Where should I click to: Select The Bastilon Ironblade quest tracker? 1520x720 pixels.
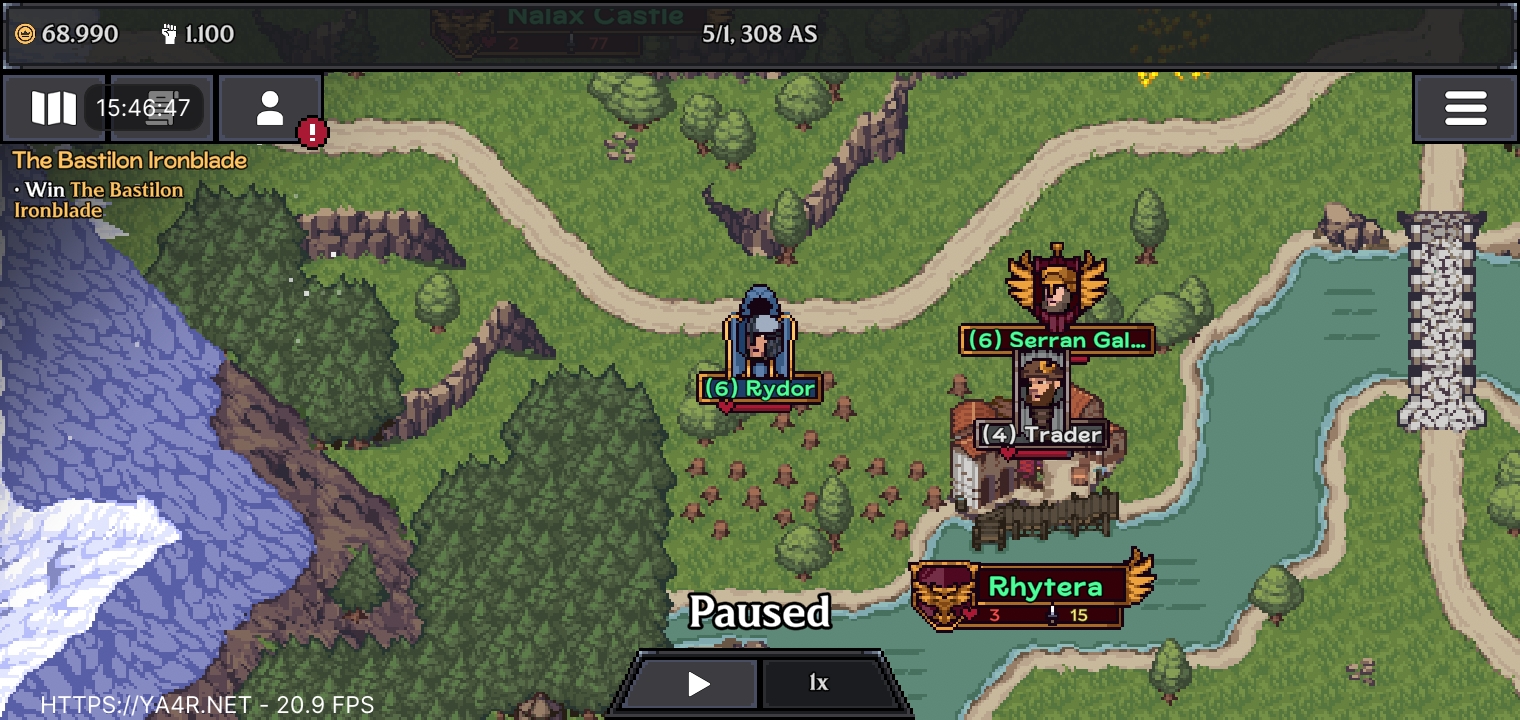point(129,160)
